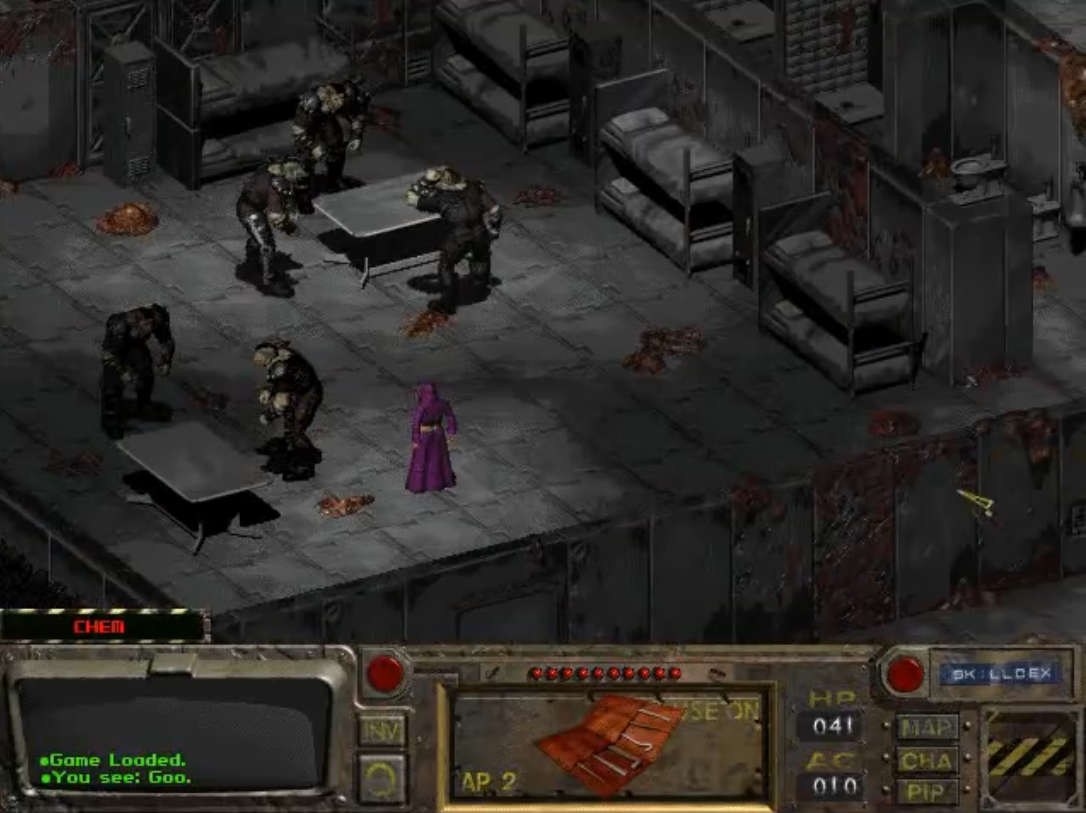Open the Skilldex with its red button
The image size is (1086, 813).
(x=905, y=674)
